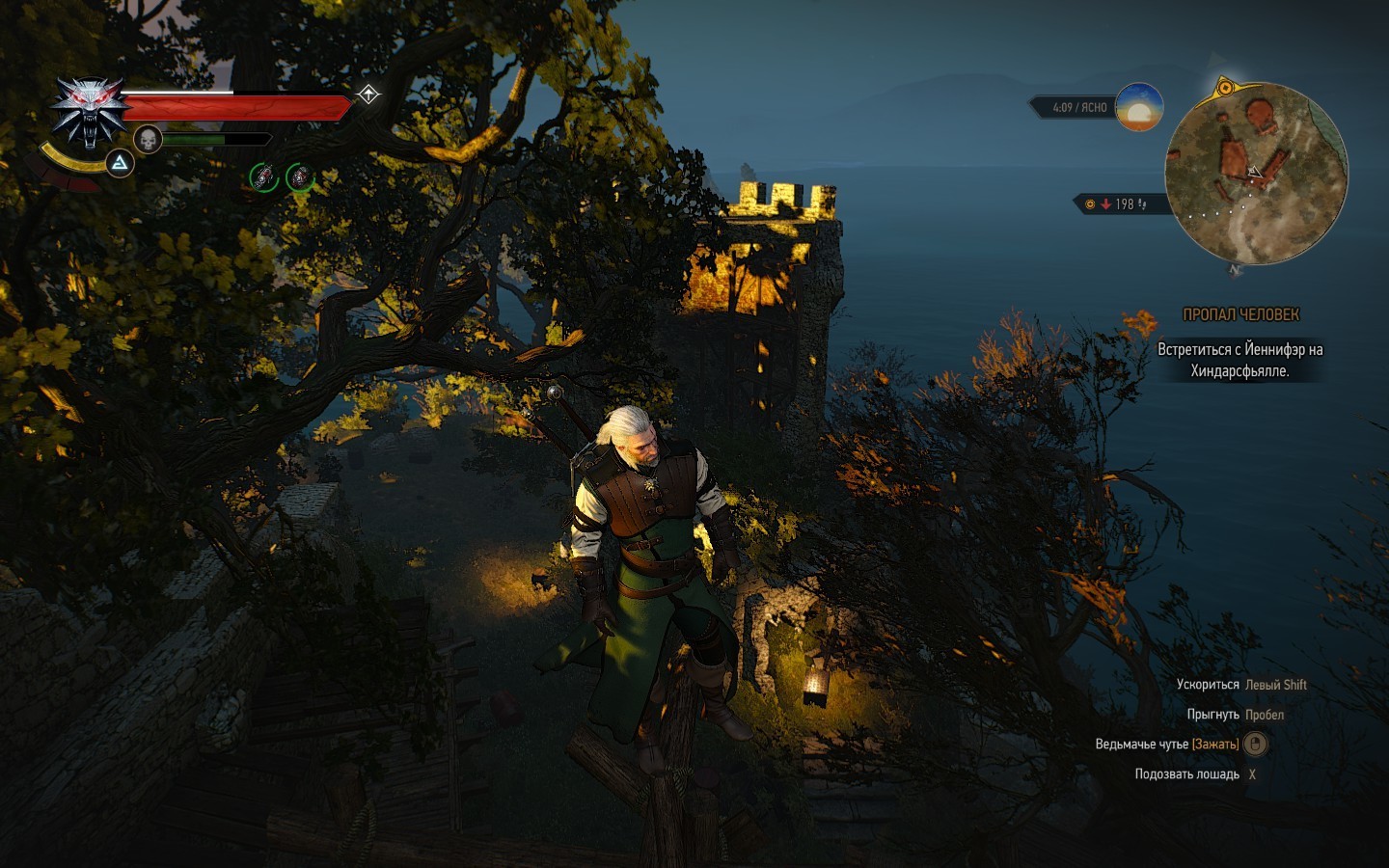This screenshot has height=868, width=1389.
Task: Click the level-up arrow diamond icon
Action: click(368, 95)
